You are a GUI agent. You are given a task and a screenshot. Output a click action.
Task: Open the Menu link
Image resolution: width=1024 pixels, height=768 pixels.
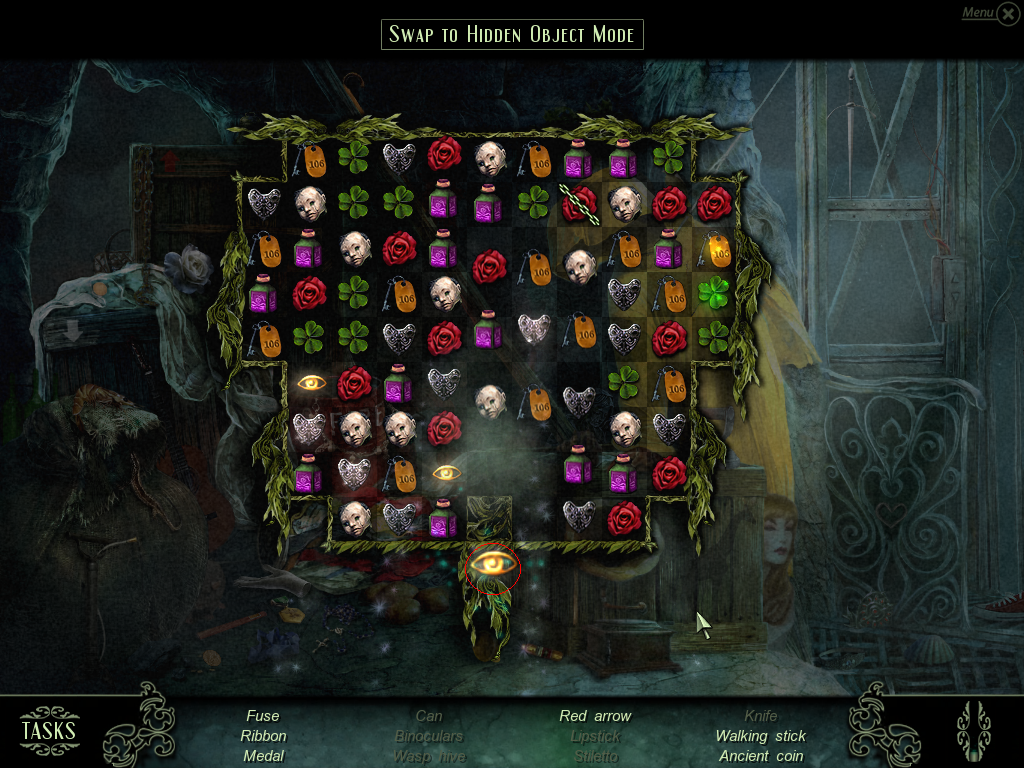(x=978, y=13)
